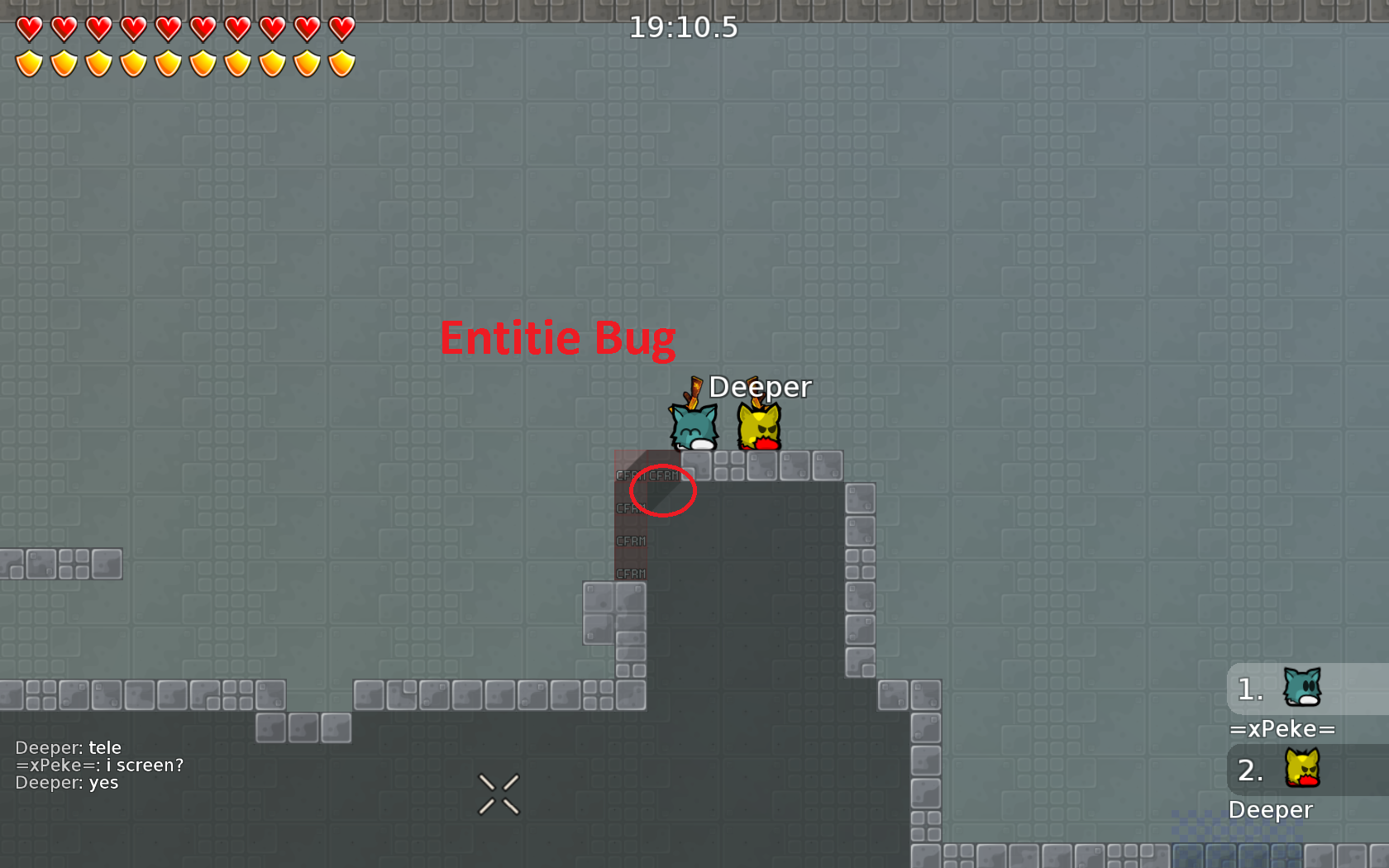Click the red circled bug marker
1389x868 pixels.
click(662, 490)
